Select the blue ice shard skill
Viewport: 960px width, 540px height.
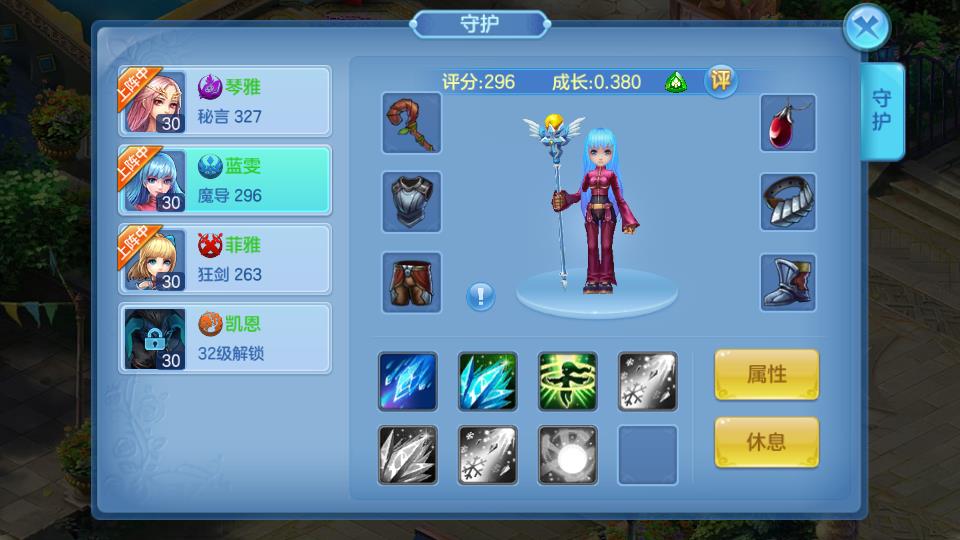click(407, 381)
